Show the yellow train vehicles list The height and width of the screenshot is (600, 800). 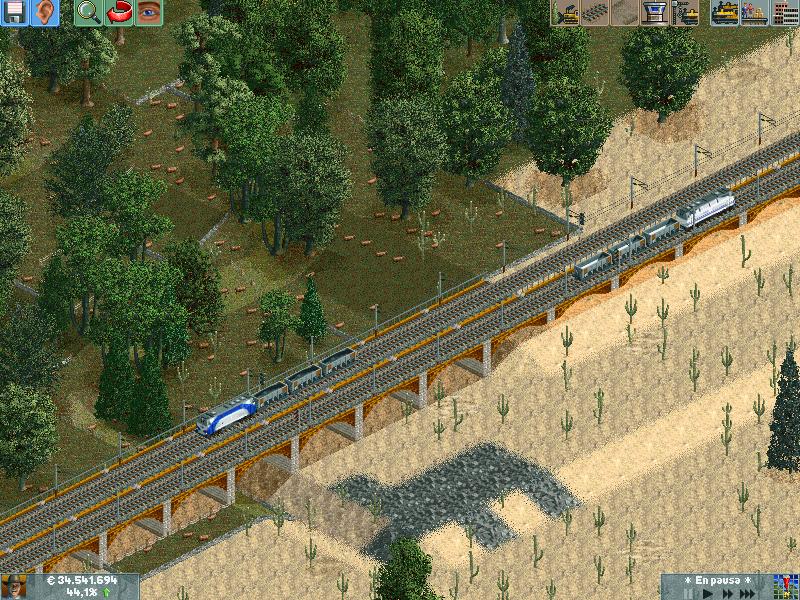pos(725,12)
